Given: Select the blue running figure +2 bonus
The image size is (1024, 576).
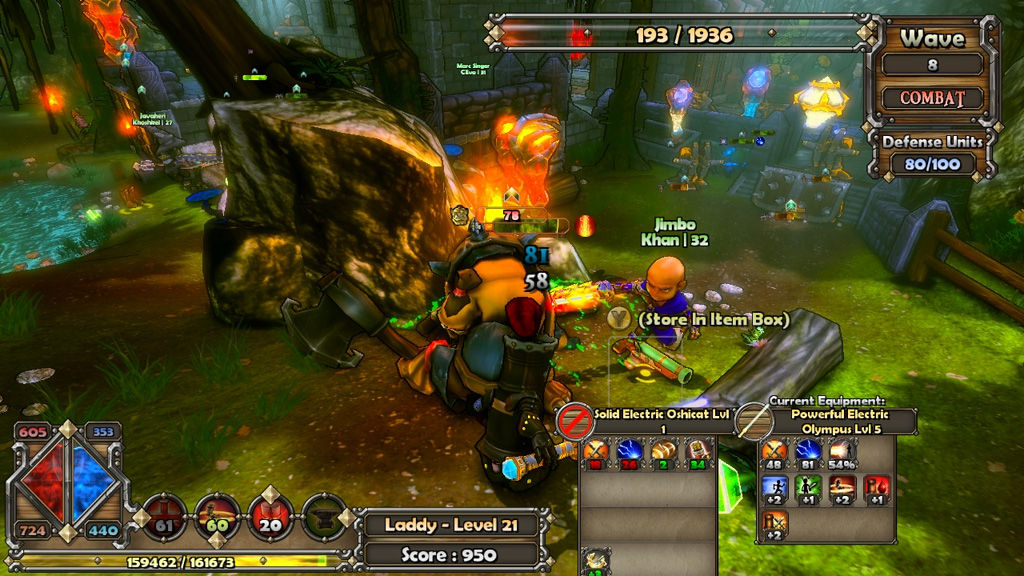Looking at the screenshot, I should point(775,489).
